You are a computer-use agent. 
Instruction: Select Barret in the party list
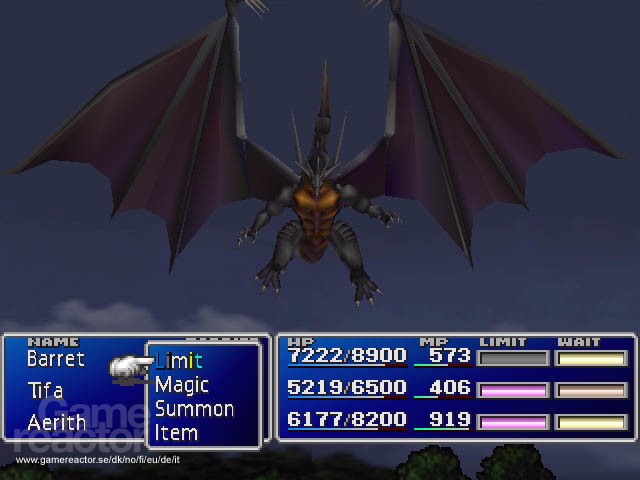coord(56,358)
